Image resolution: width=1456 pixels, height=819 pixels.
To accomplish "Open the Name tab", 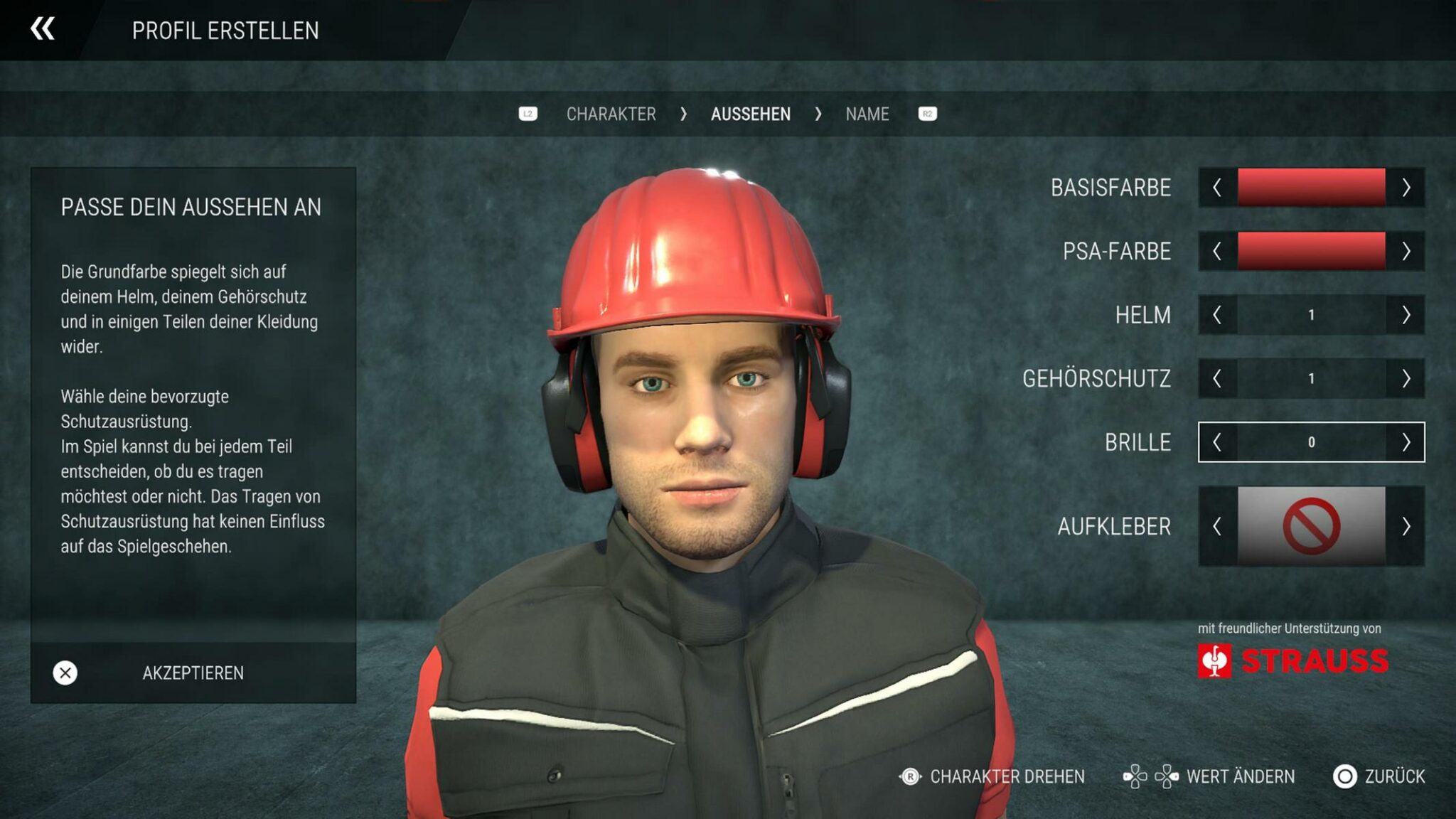I will pos(867,114).
